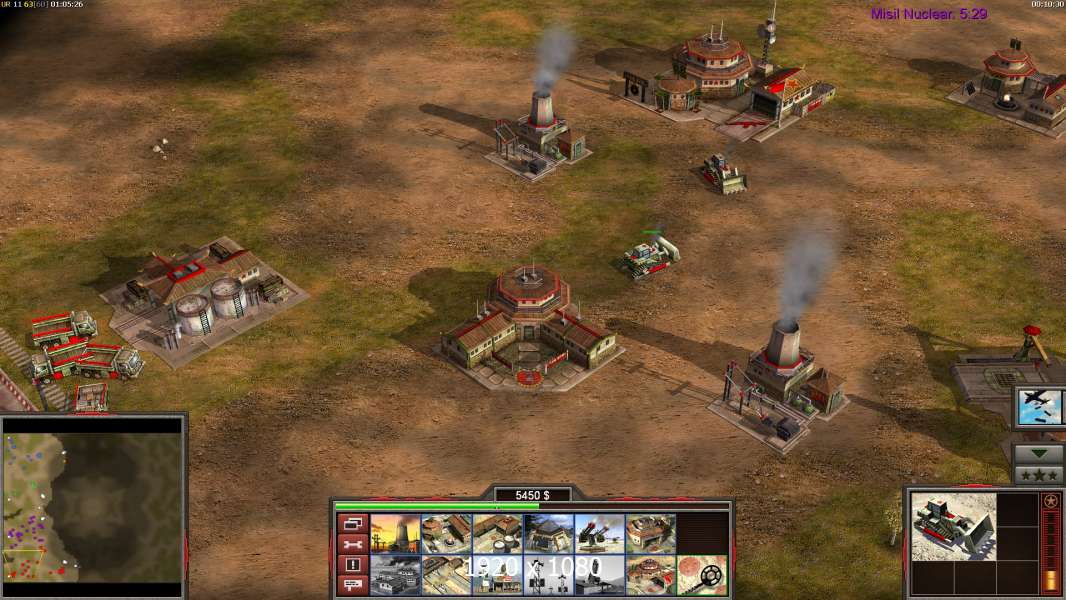This screenshot has width=1066, height=600.
Task: Open the three-star General's promotions button
Action: click(x=1038, y=474)
